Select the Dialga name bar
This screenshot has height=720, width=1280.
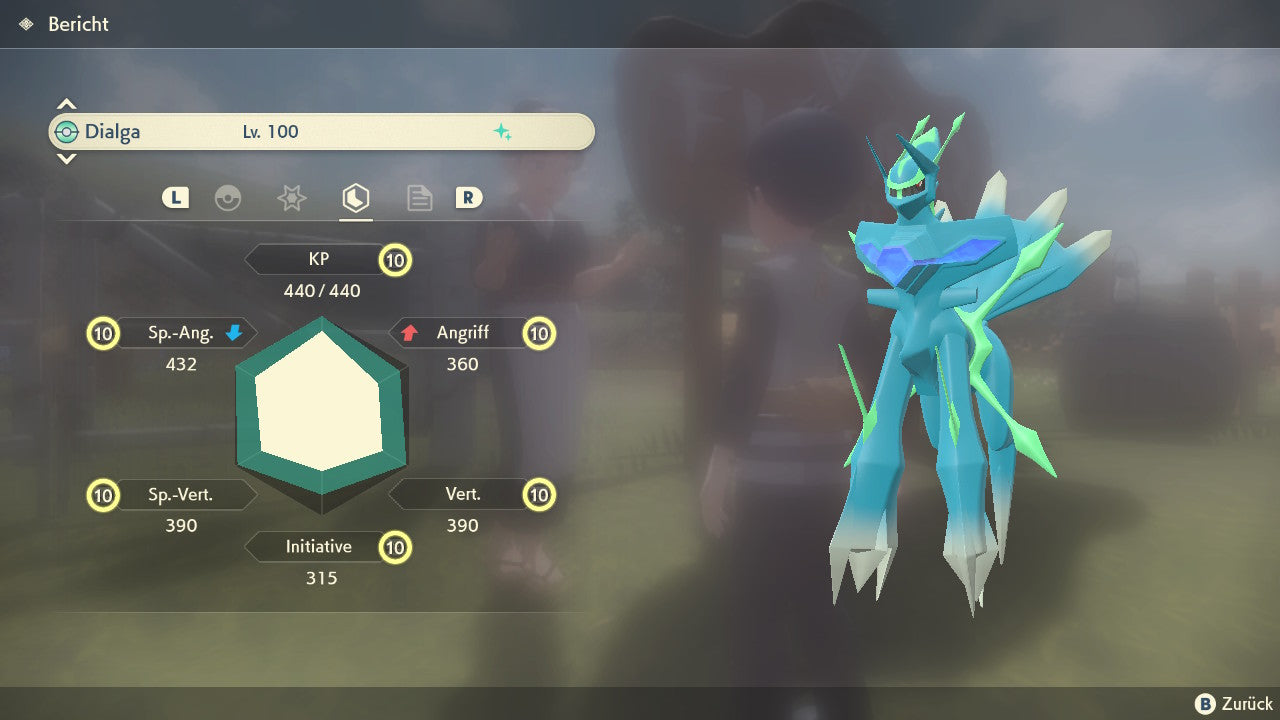pos(321,132)
